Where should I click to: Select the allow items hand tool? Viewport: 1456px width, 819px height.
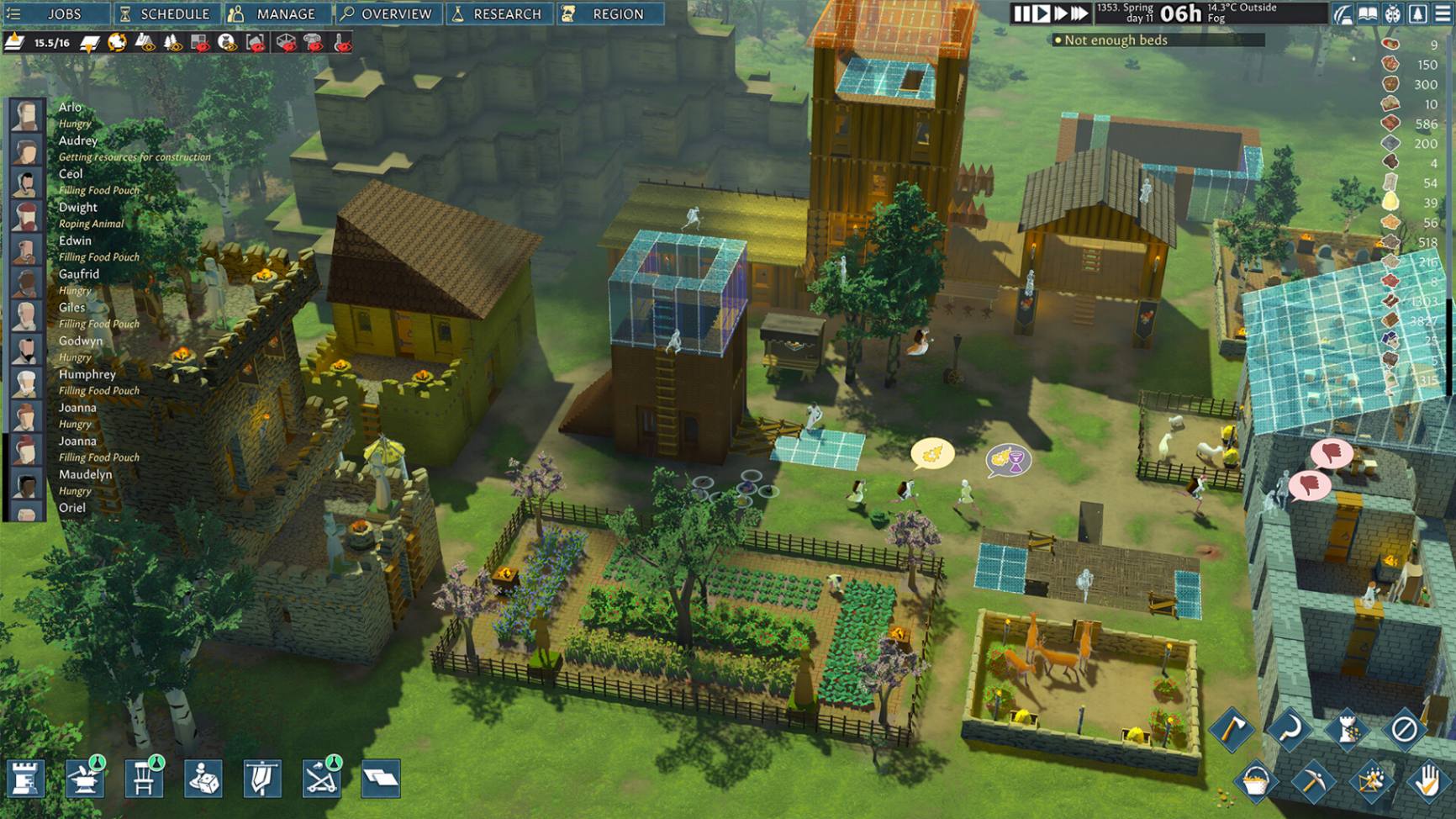pyautogui.click(x=1429, y=781)
